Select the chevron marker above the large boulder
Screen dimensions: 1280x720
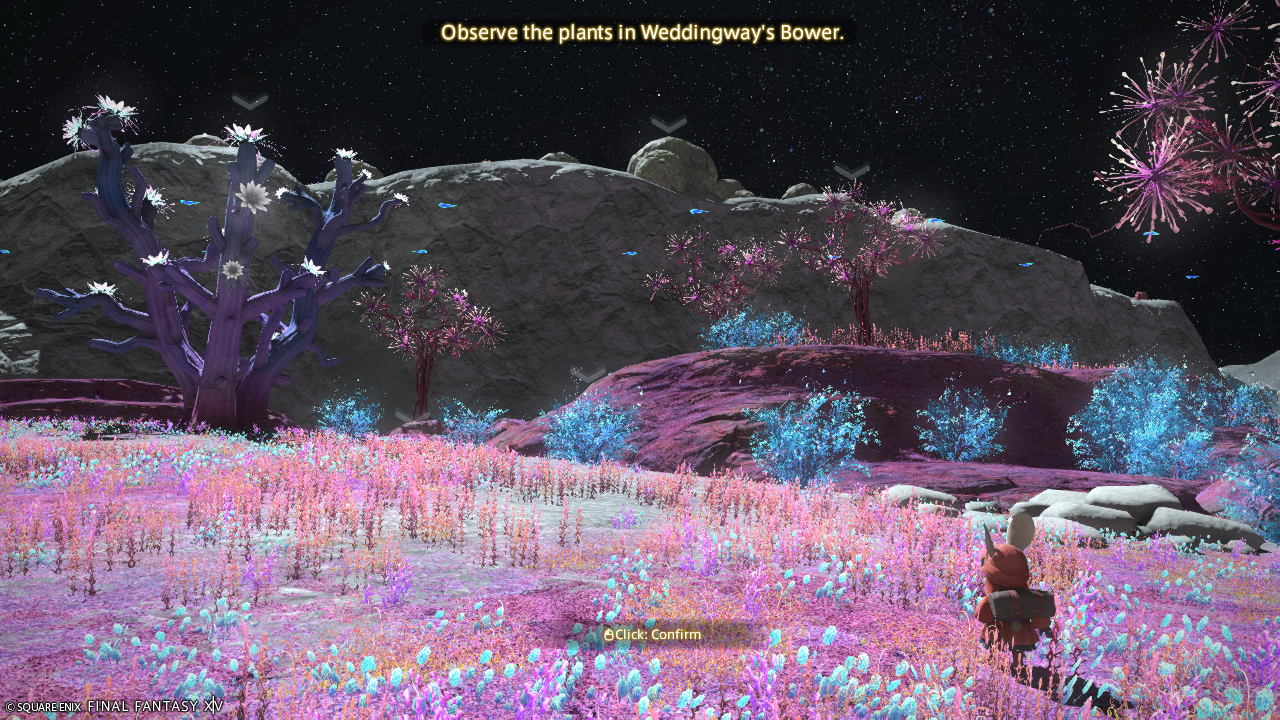tap(668, 125)
